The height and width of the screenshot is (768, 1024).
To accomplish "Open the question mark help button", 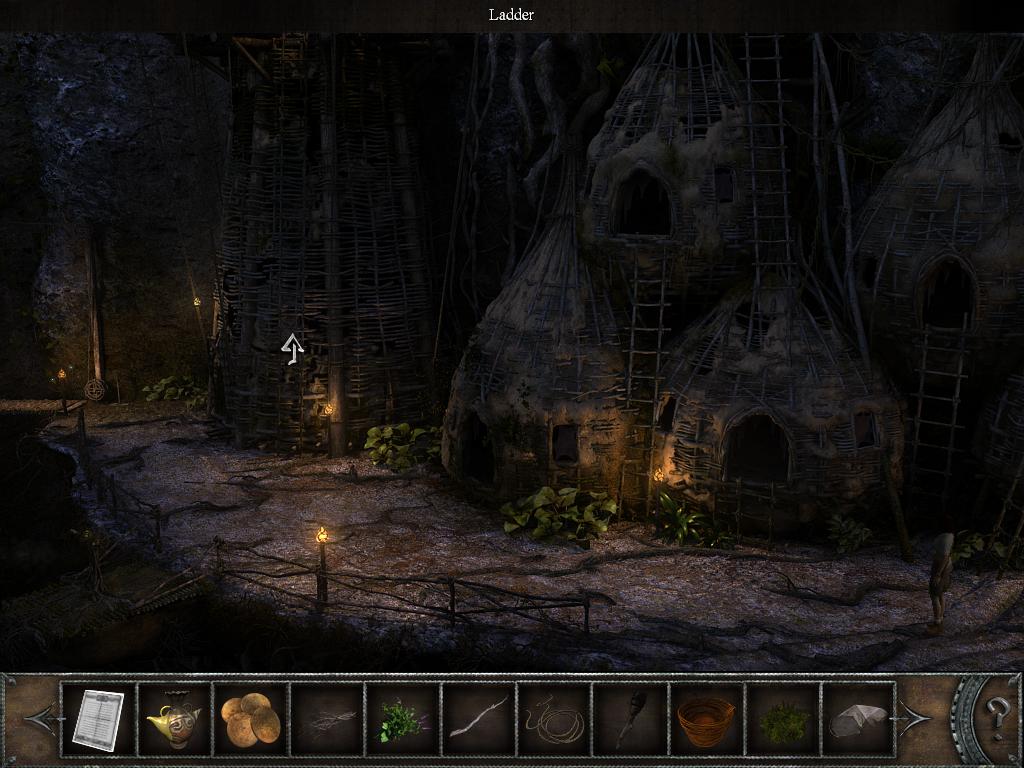I will point(996,717).
